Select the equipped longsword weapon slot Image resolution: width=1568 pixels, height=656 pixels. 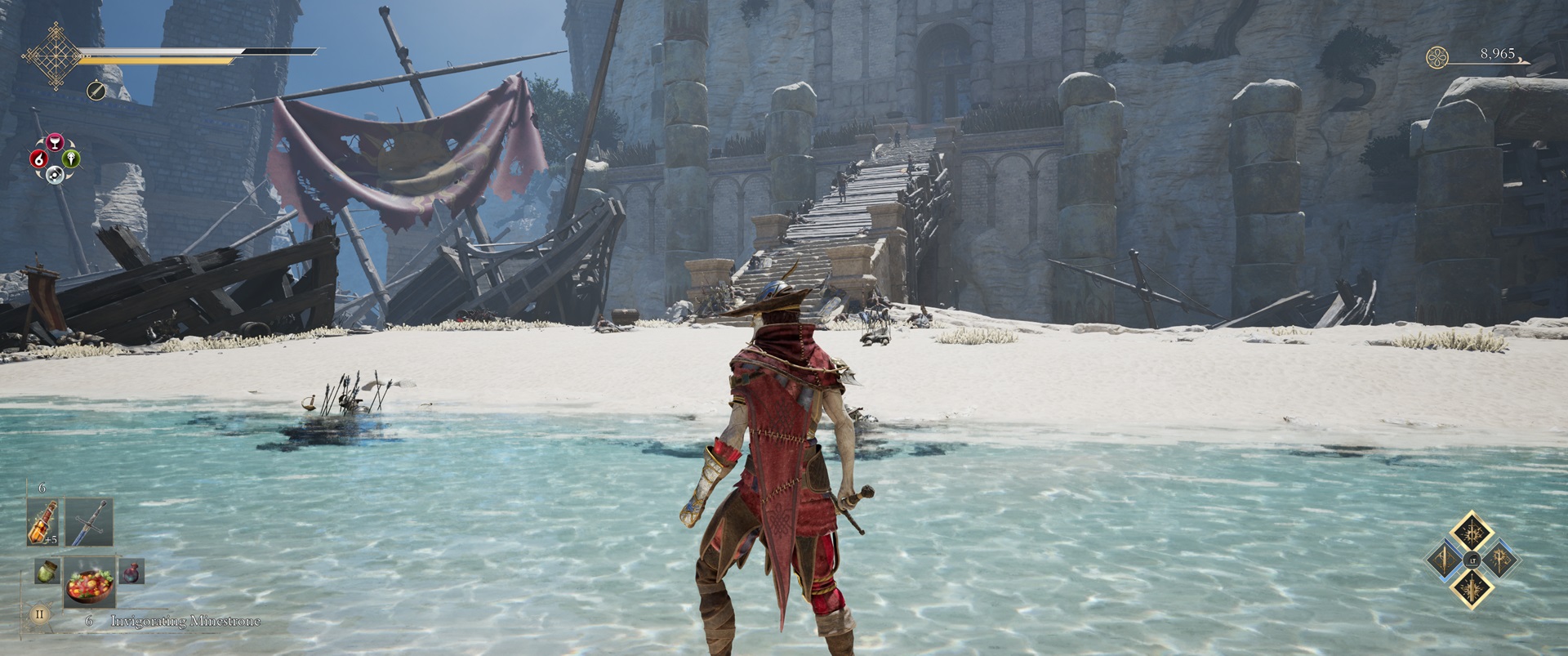click(88, 522)
